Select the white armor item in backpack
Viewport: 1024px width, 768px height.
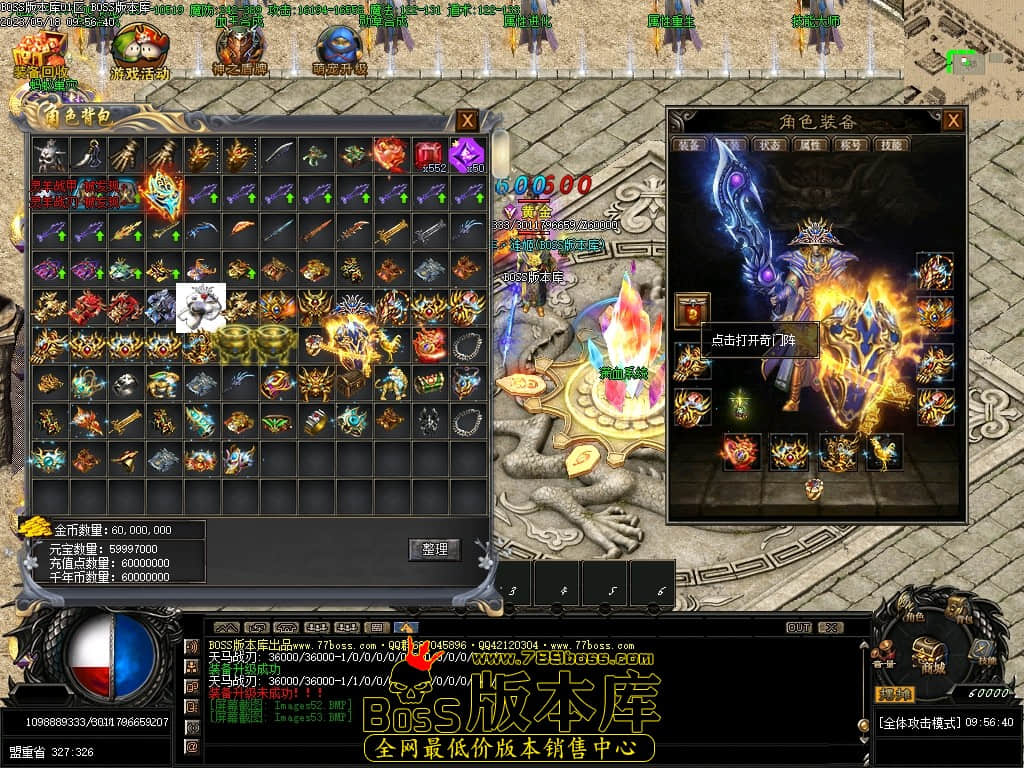coord(201,307)
